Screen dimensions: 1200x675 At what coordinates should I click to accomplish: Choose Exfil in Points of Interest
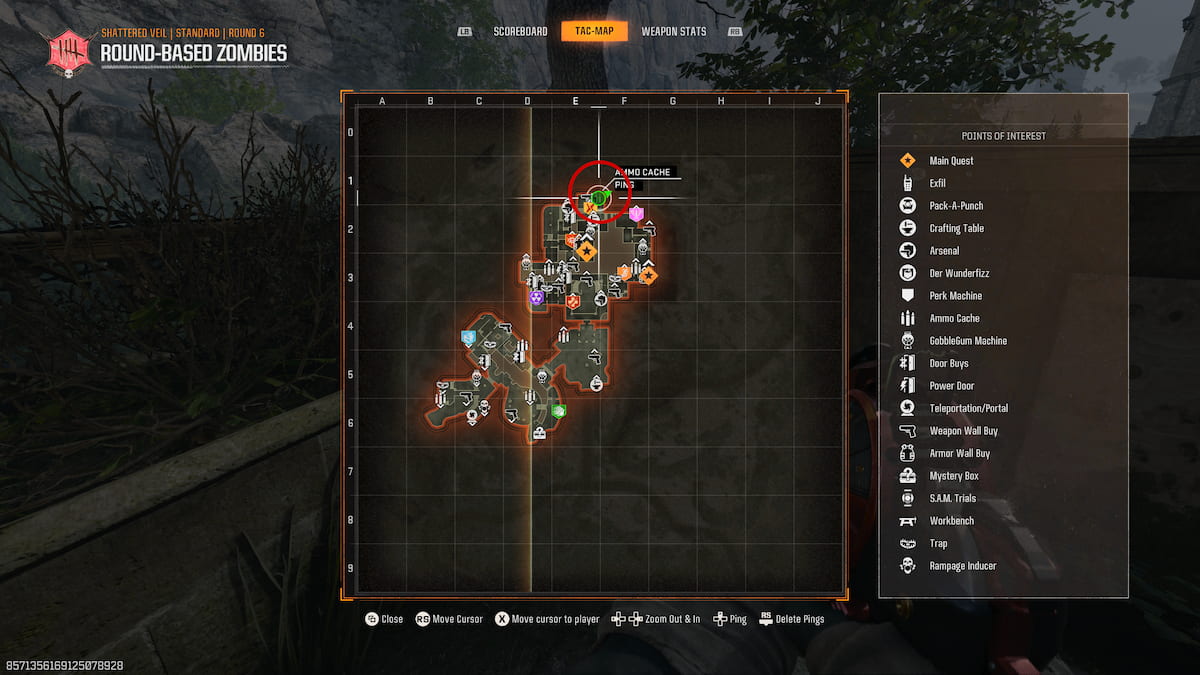point(937,183)
